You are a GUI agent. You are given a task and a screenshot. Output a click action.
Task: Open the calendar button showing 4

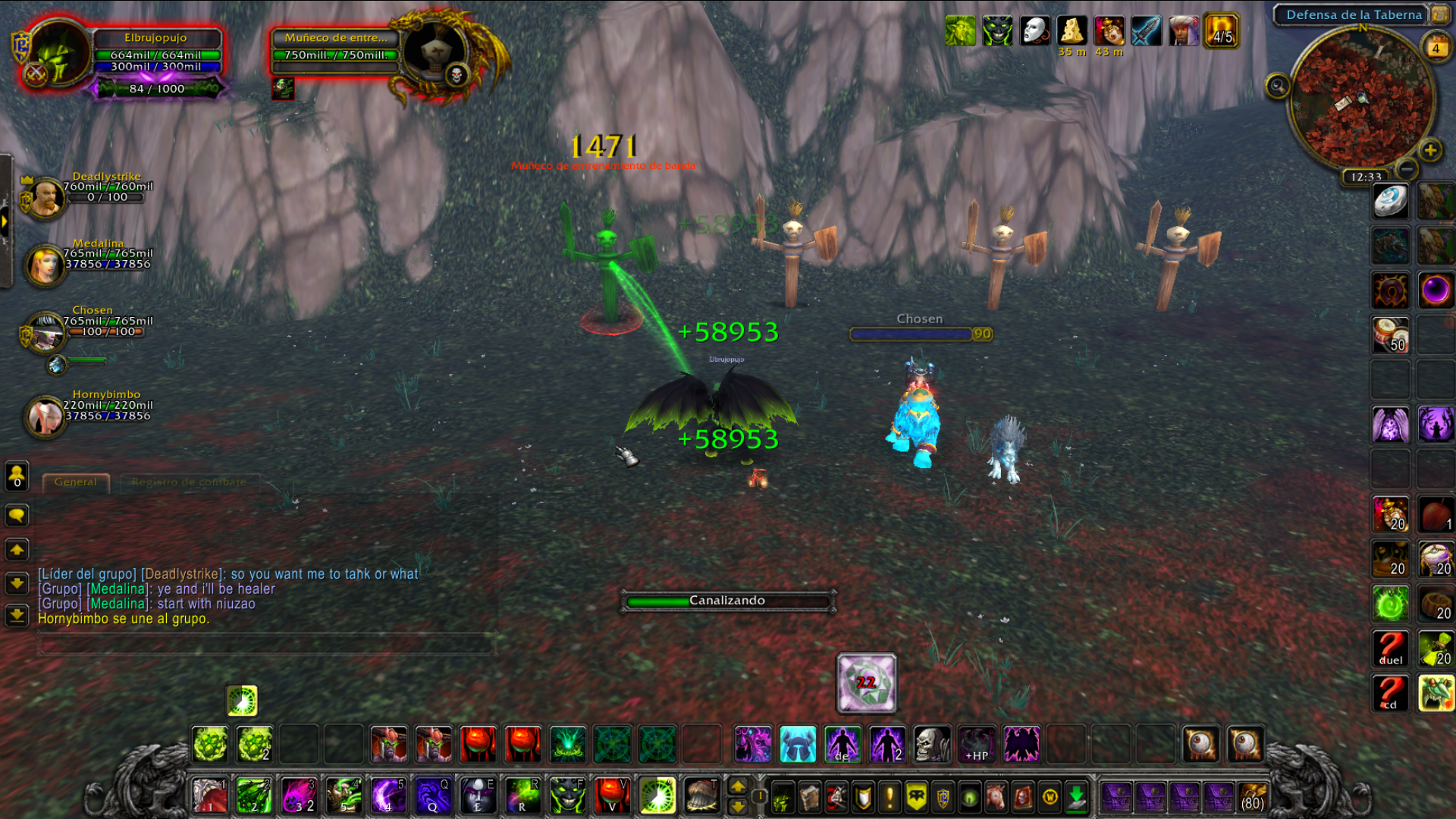(x=1436, y=49)
